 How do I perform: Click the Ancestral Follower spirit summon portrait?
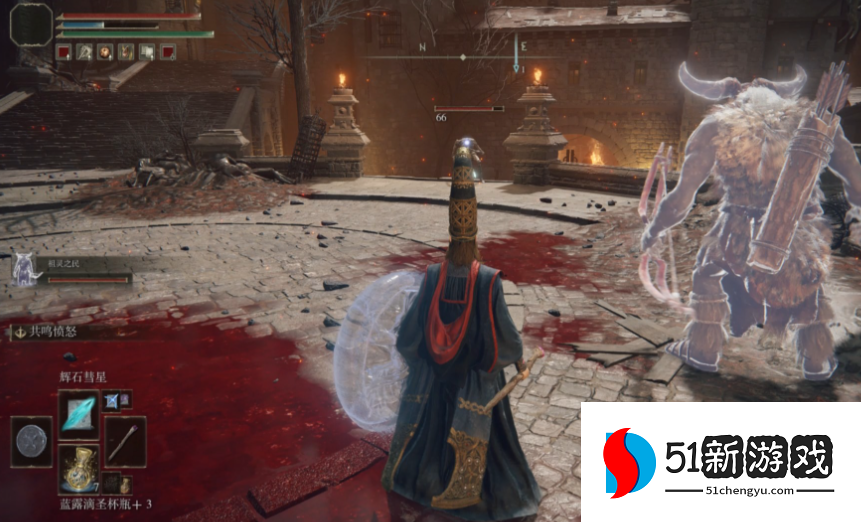pos(23,270)
